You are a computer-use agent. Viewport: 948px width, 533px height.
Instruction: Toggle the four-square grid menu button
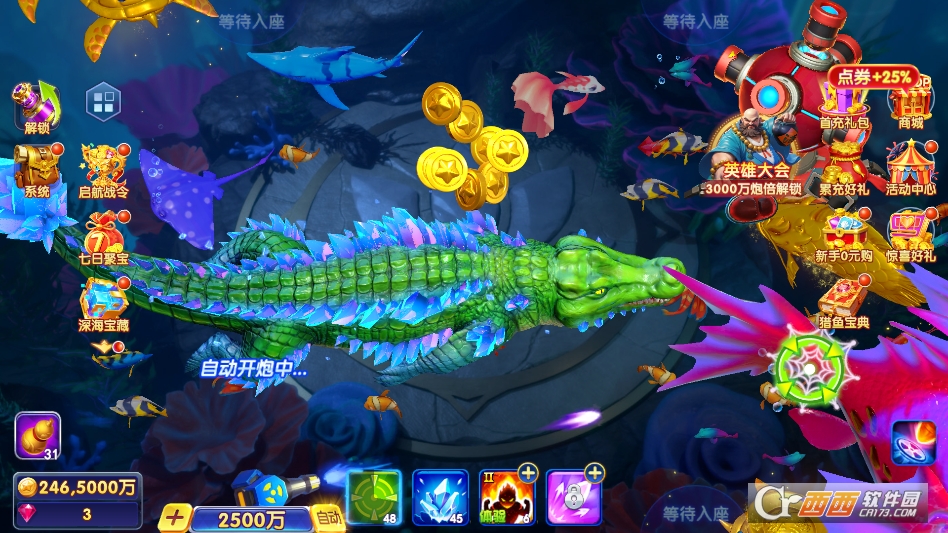pos(103,100)
